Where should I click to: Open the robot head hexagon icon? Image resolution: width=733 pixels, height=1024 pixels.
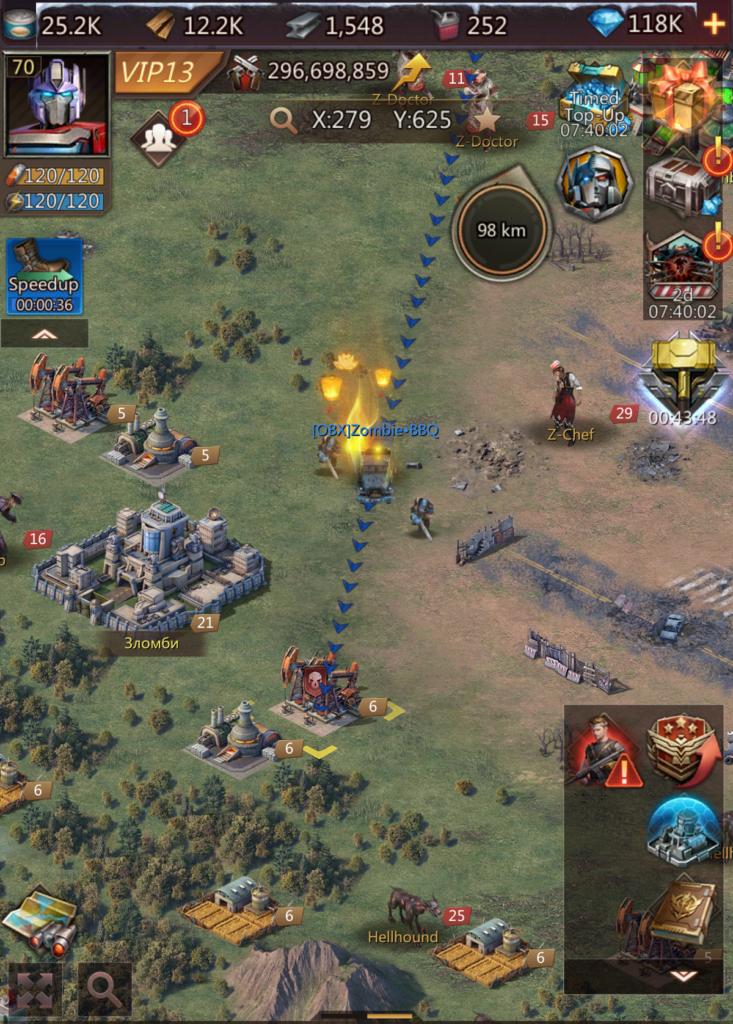point(595,183)
